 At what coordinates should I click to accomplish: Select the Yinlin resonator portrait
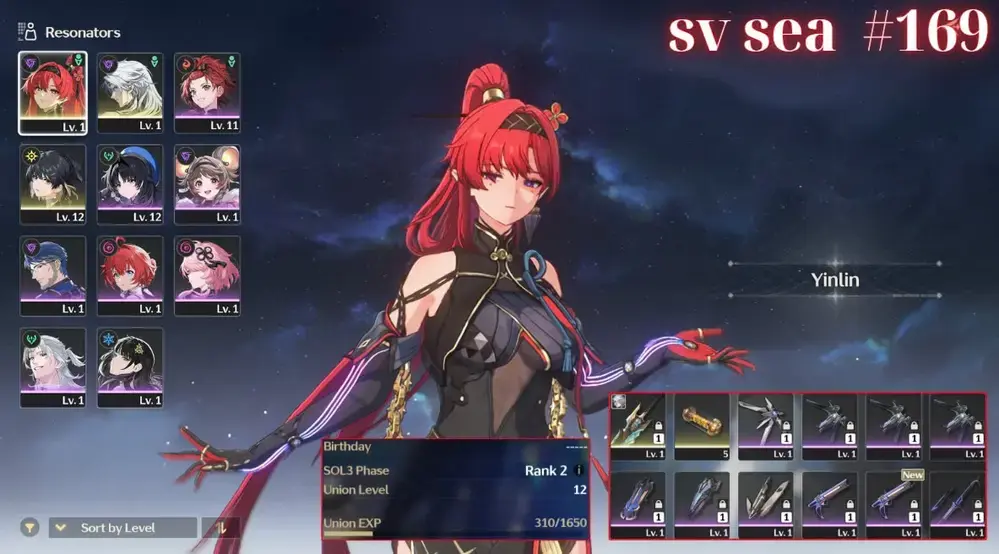[x=52, y=92]
